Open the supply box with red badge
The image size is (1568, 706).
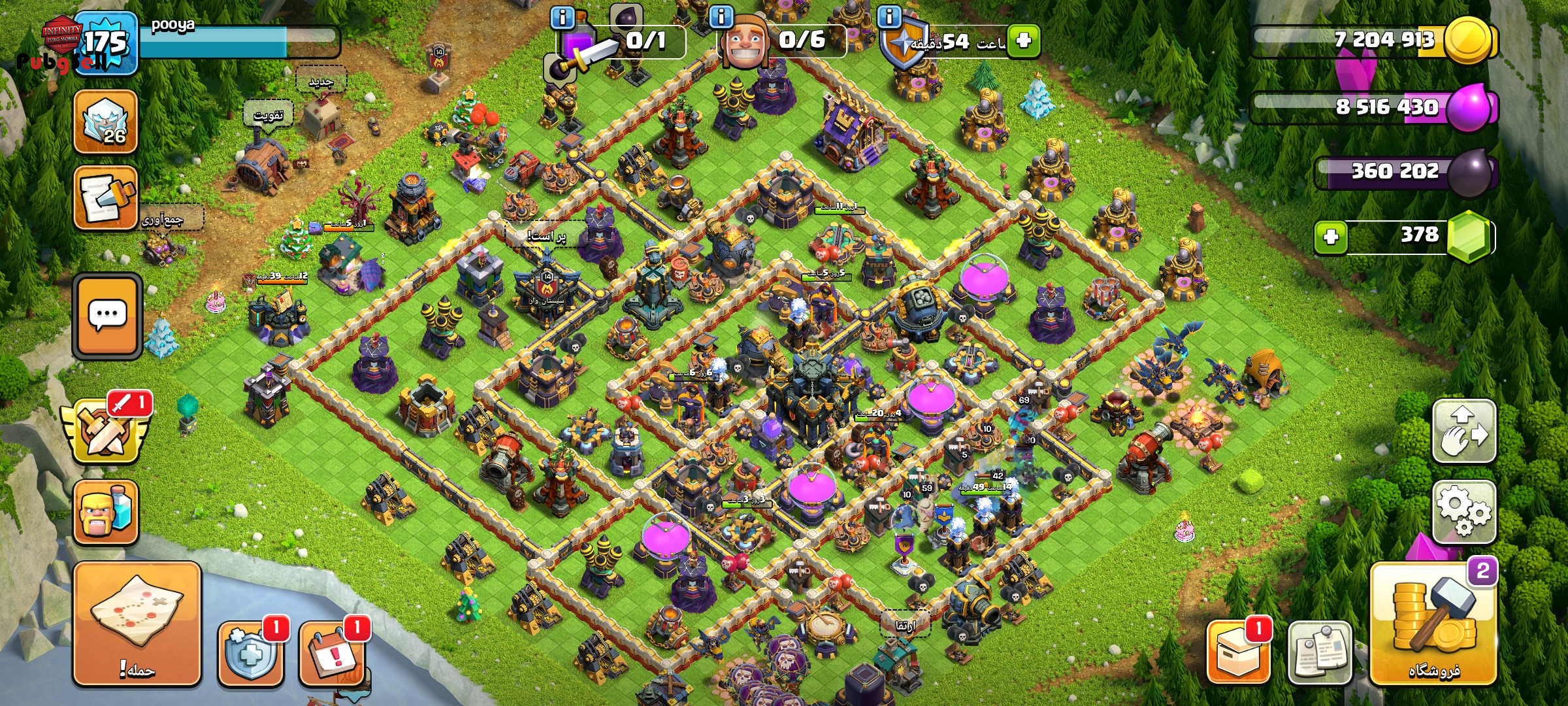tap(1237, 652)
